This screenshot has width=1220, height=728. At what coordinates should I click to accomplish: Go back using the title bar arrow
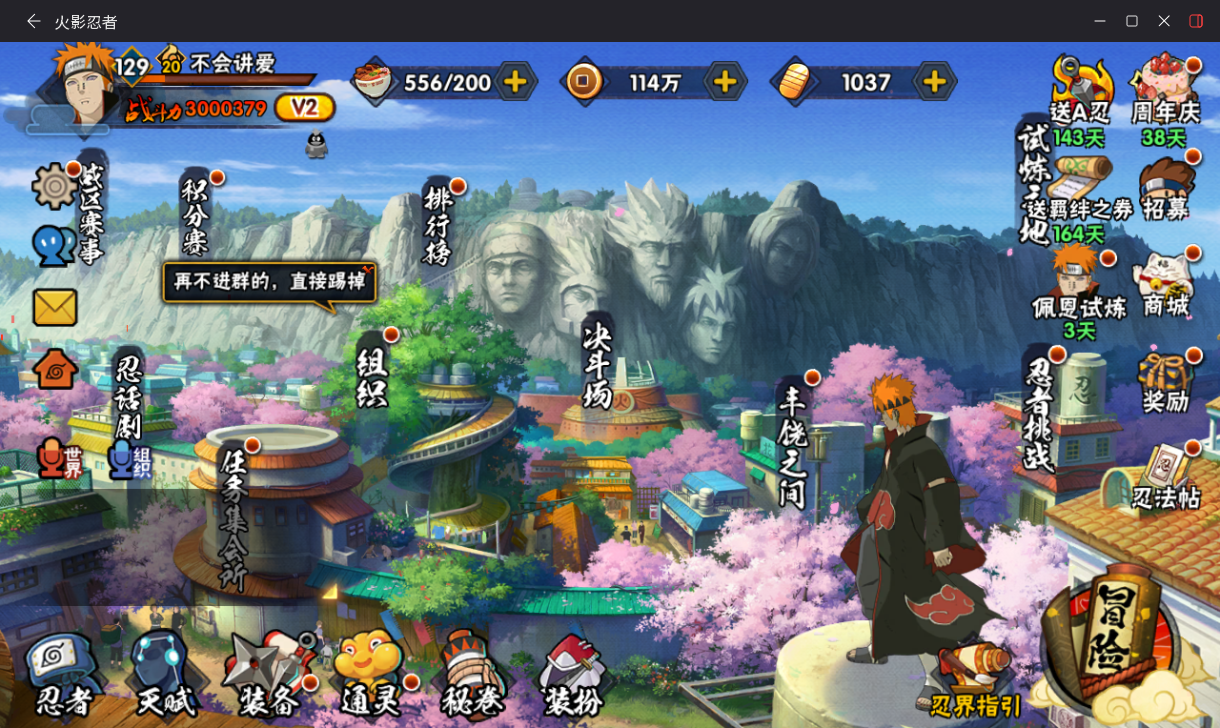34,21
